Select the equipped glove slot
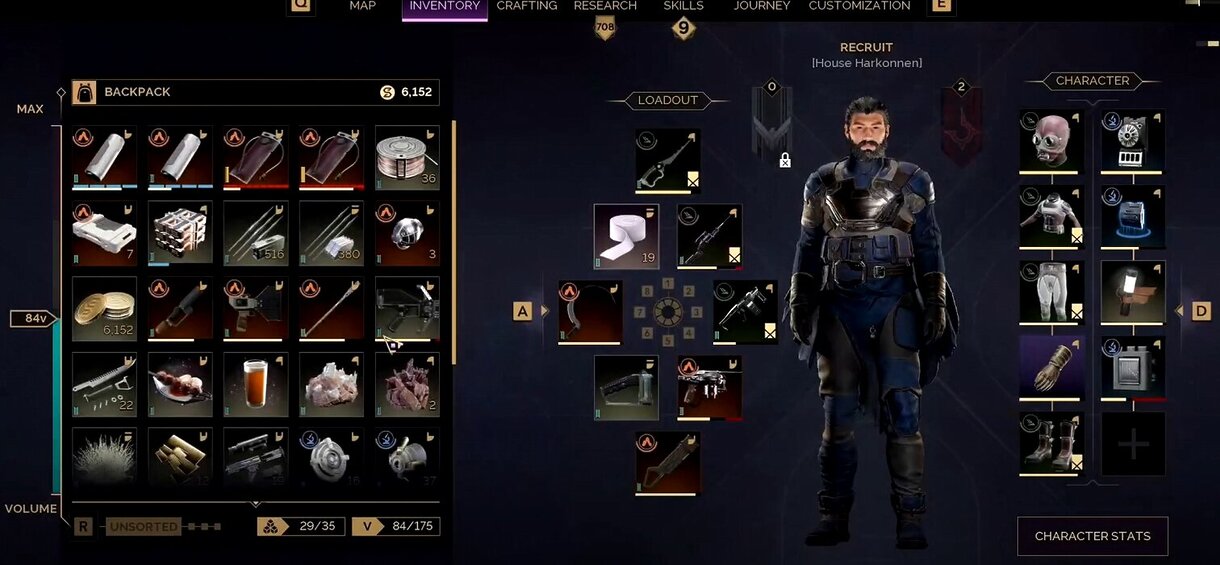1220x565 pixels. coord(1051,367)
